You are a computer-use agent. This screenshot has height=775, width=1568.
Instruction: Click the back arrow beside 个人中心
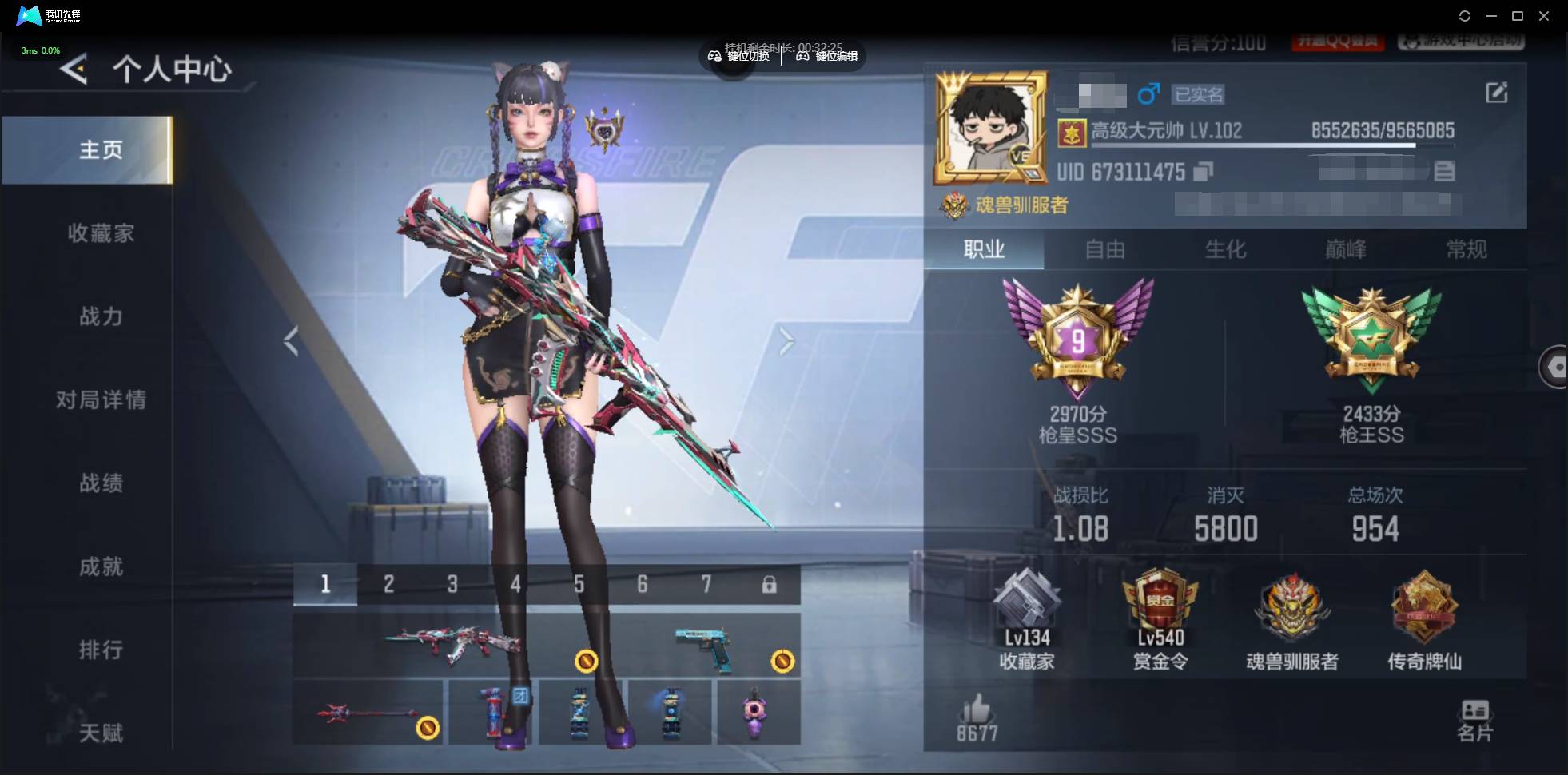pos(73,70)
